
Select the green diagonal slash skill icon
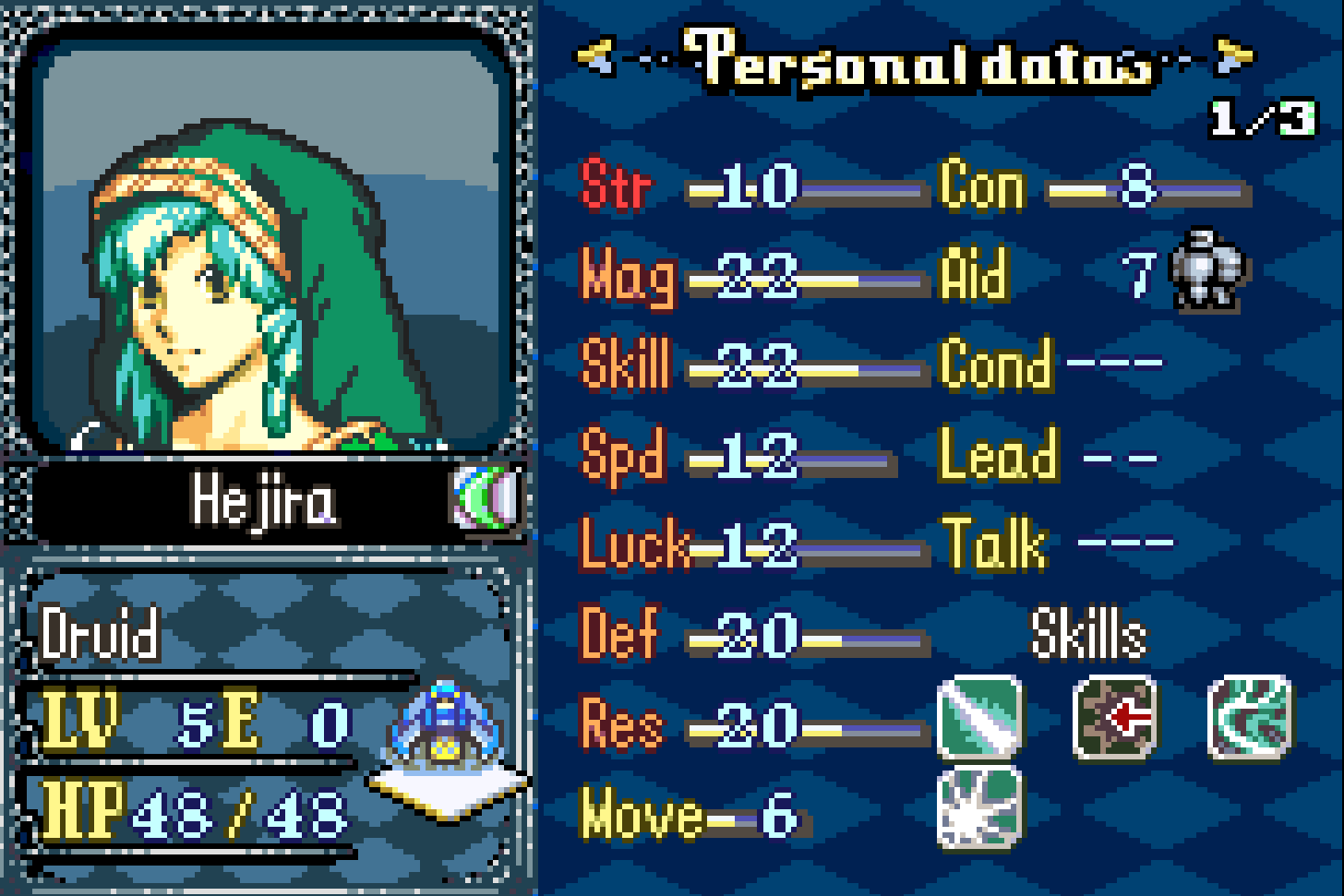979,717
